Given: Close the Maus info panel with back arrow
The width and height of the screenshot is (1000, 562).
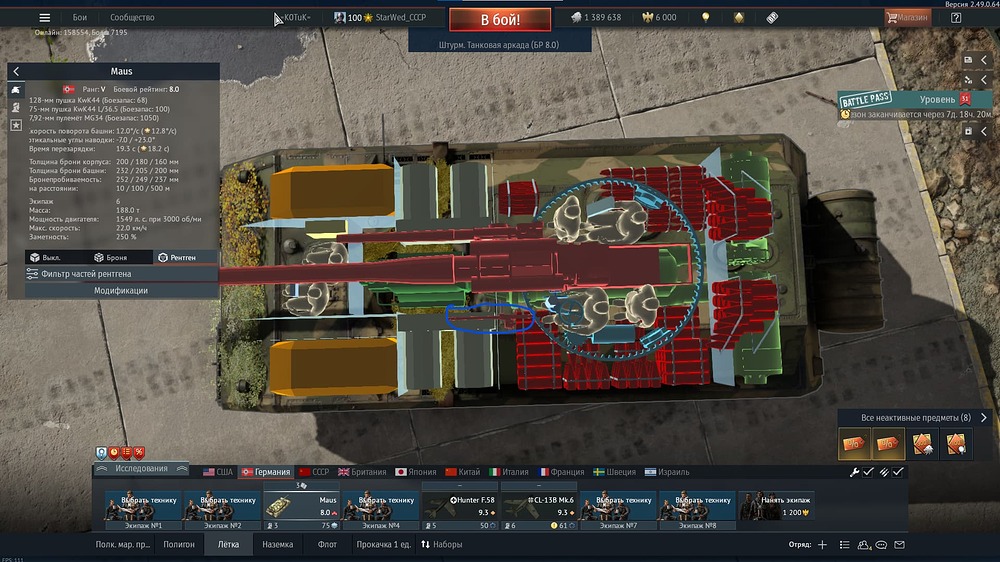Looking at the screenshot, I should 16,72.
